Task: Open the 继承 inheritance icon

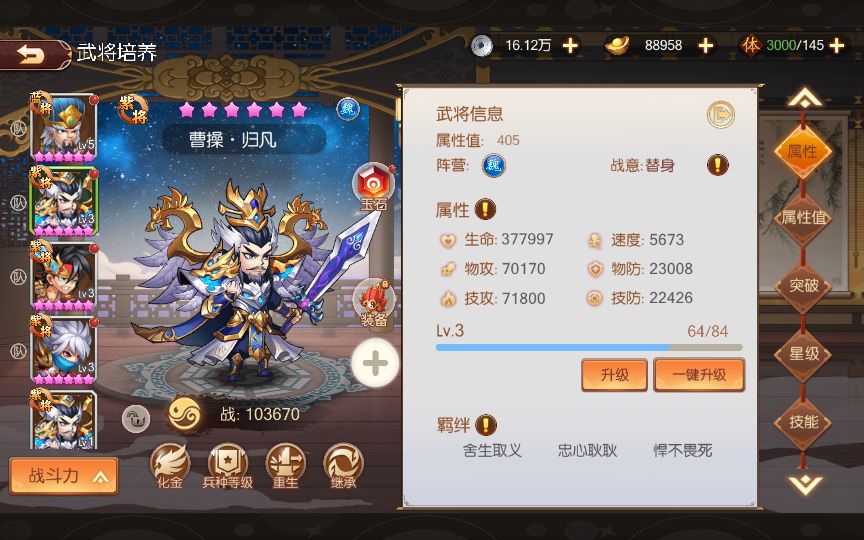Action: click(x=343, y=466)
